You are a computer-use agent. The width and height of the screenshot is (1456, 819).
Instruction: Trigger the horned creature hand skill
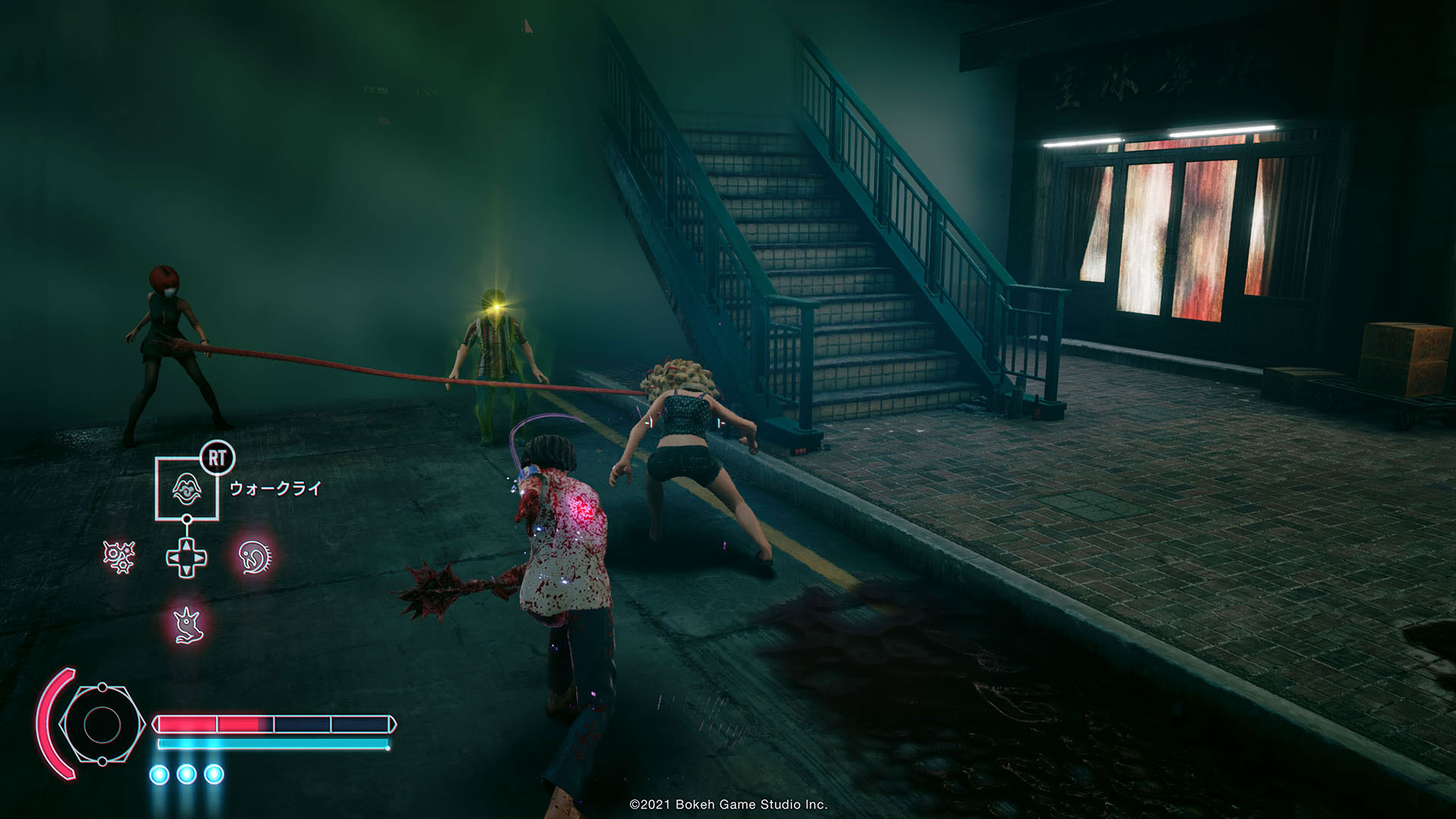point(186,625)
